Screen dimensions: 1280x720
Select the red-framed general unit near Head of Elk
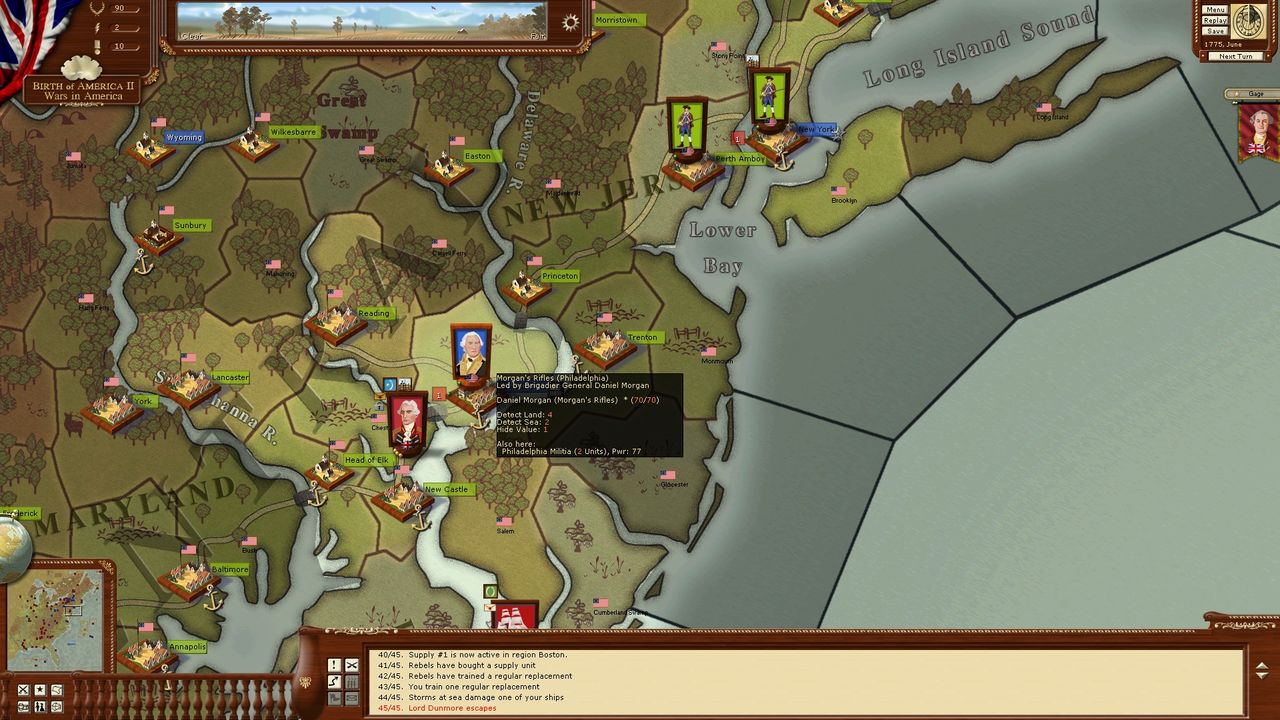pyautogui.click(x=407, y=423)
